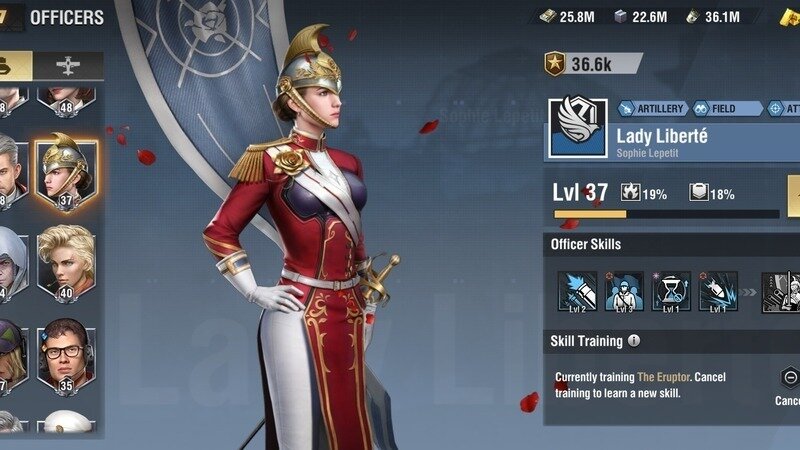The width and height of the screenshot is (800, 450).
Task: Select the Lady Liberté portrait at level 37
Action: [x=65, y=169]
